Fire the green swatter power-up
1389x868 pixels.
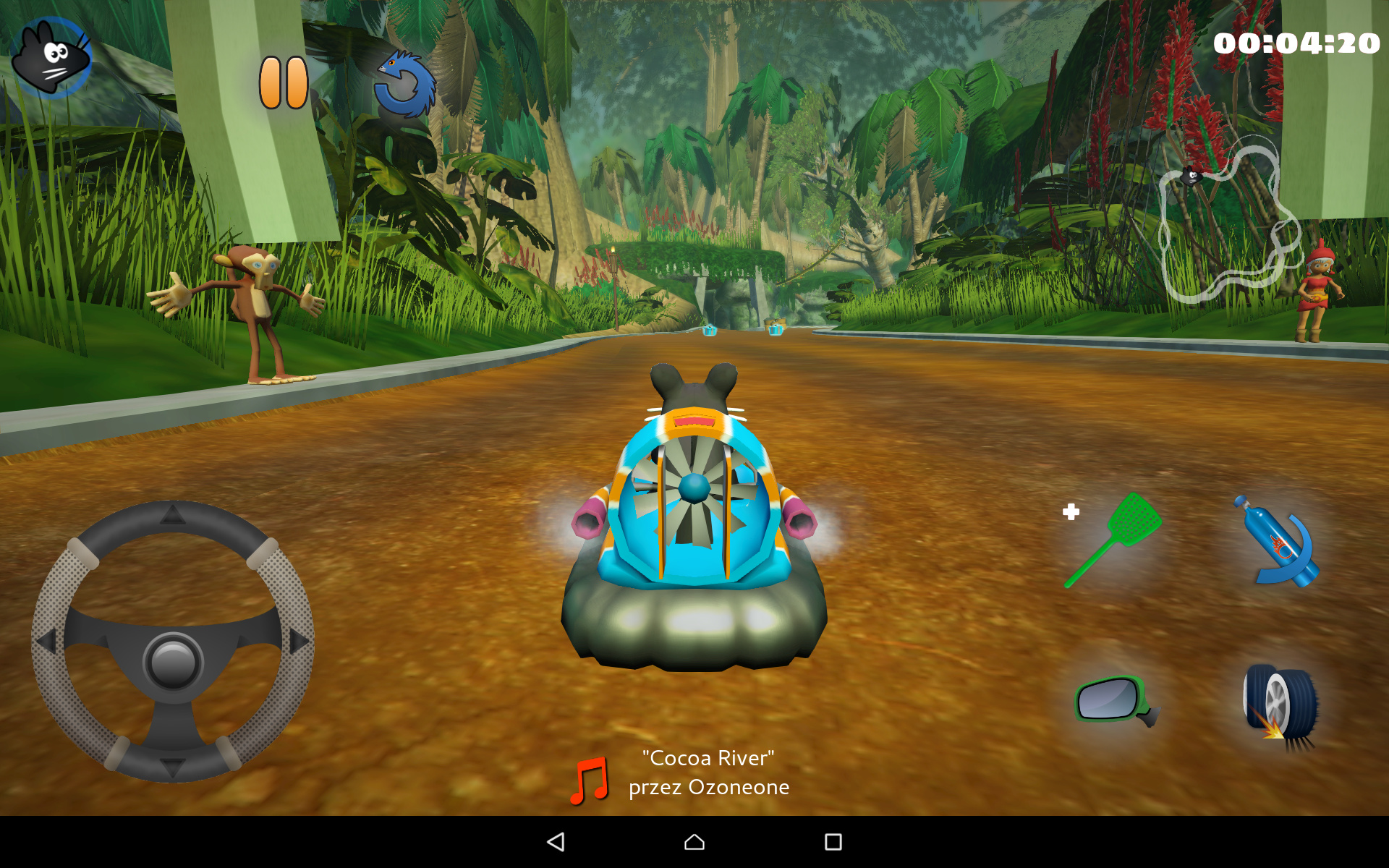[1113, 540]
